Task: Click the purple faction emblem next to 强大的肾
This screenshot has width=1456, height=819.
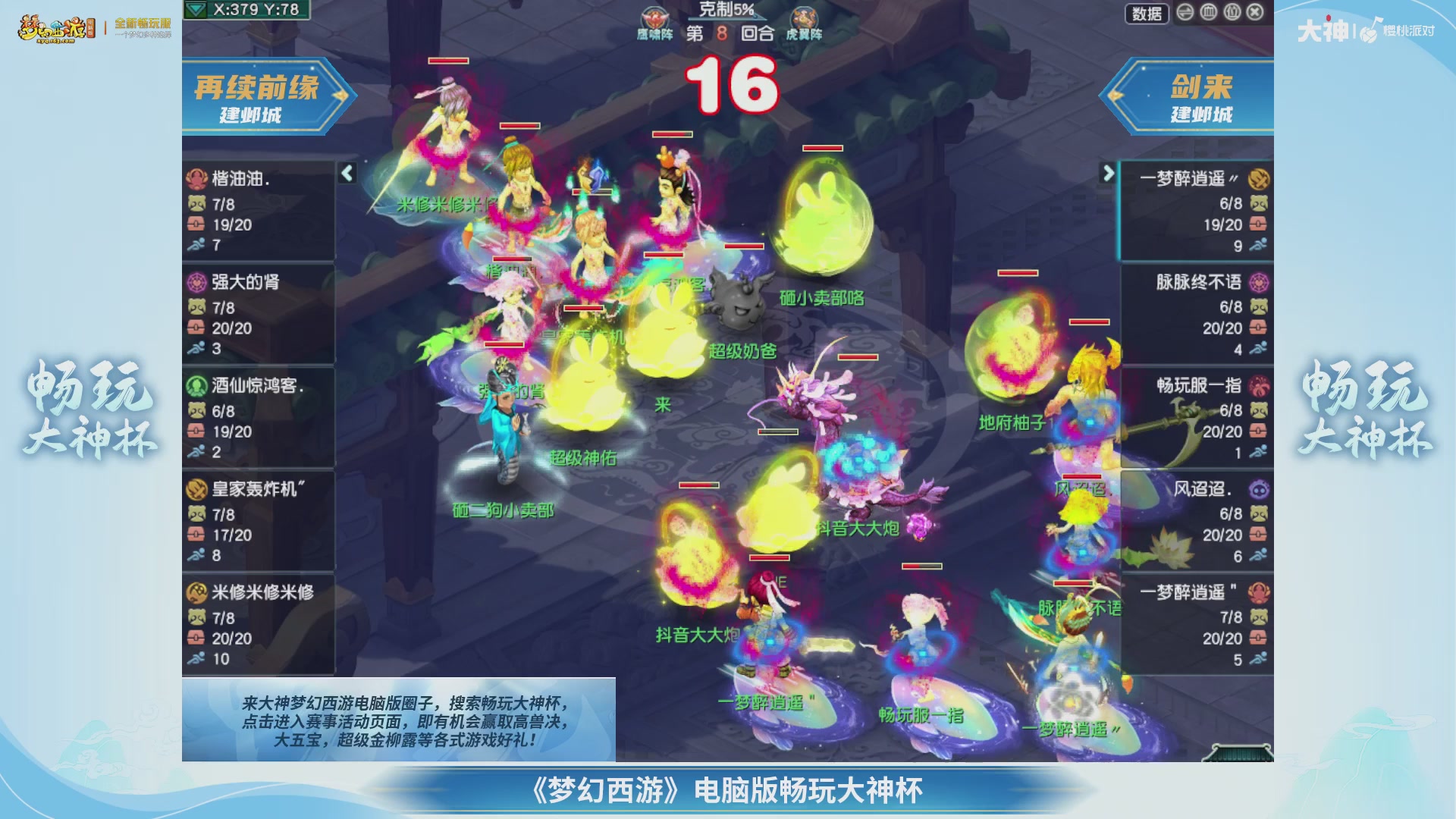Action: click(x=196, y=282)
